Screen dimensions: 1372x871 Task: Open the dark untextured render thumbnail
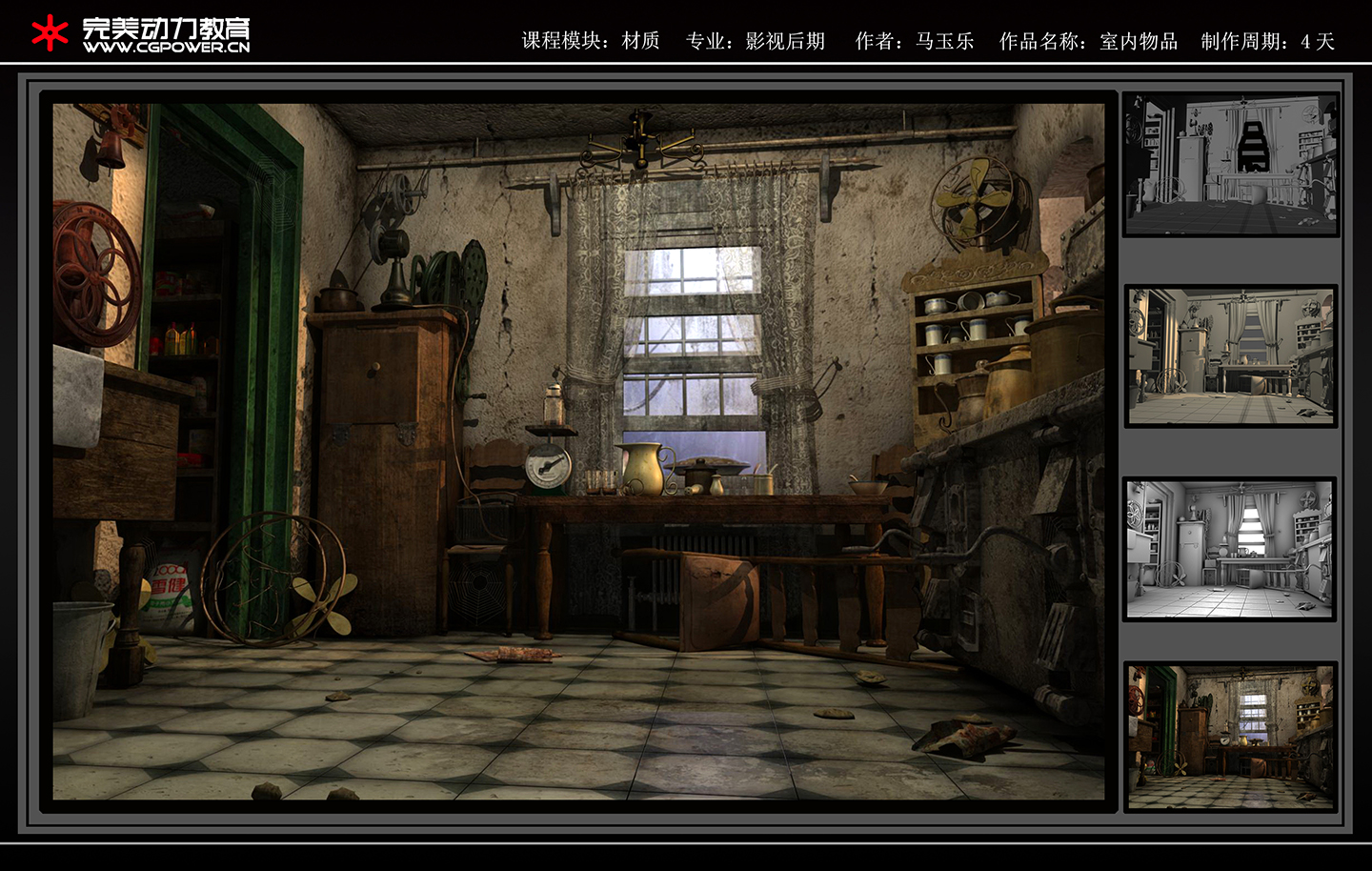[x=1230, y=164]
